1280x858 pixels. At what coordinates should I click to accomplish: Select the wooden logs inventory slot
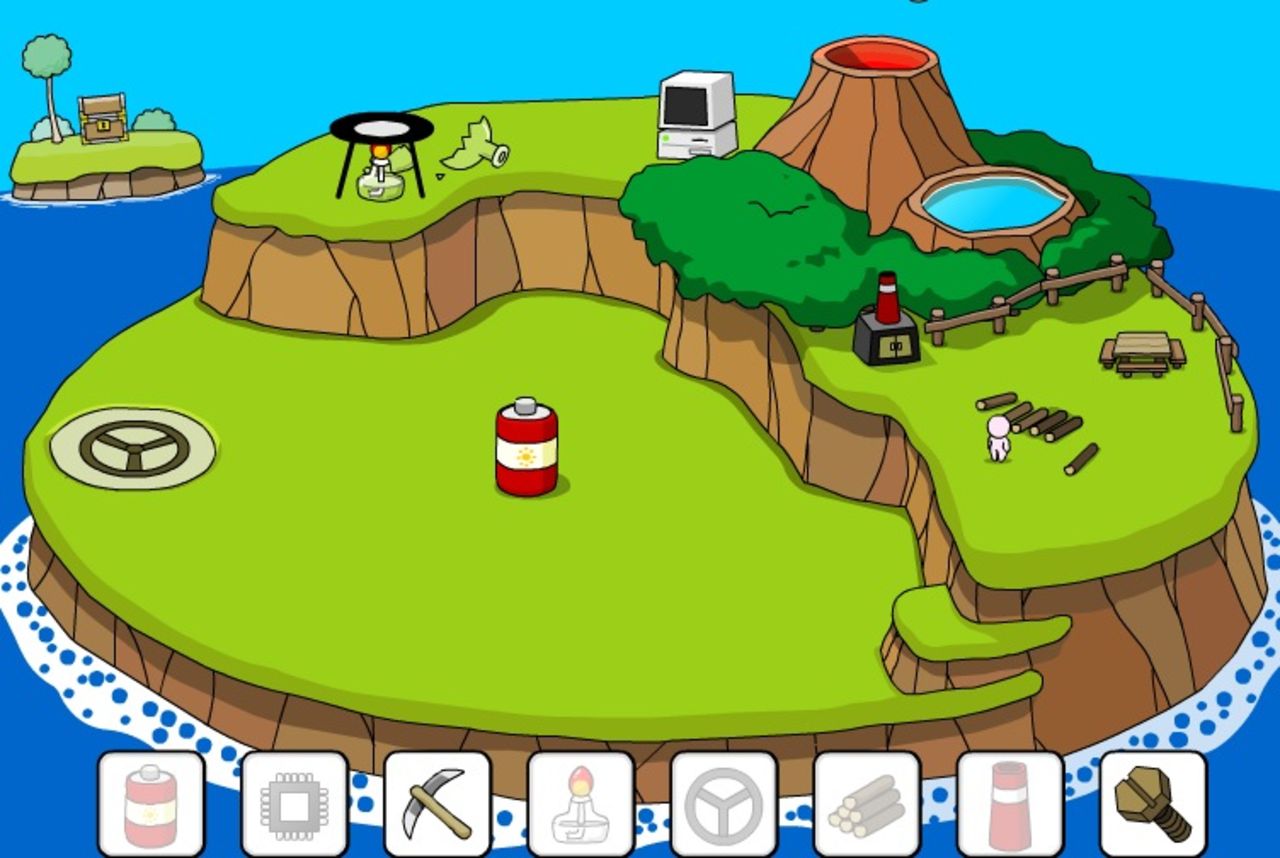click(x=867, y=804)
